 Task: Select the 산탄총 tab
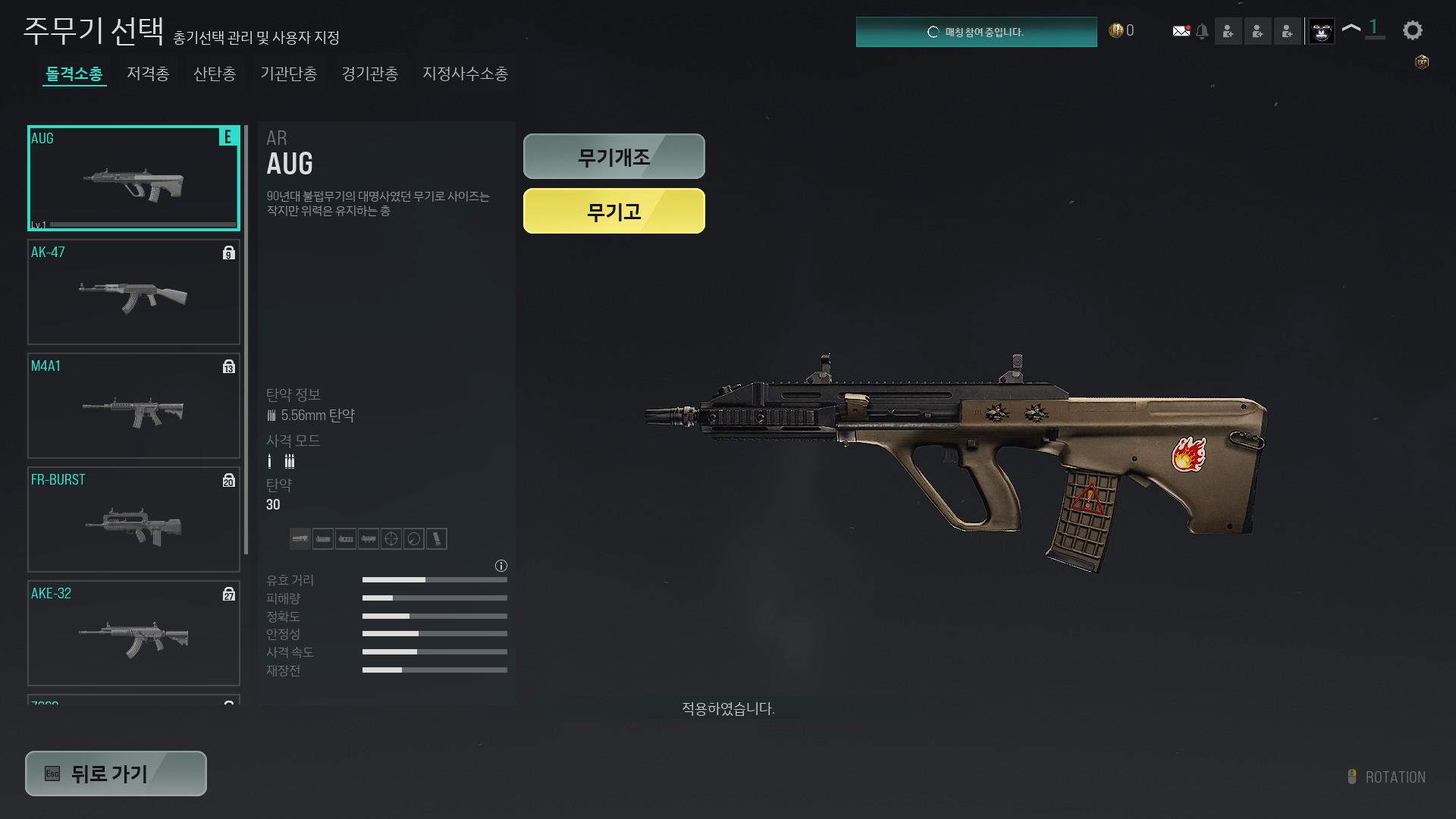click(215, 74)
